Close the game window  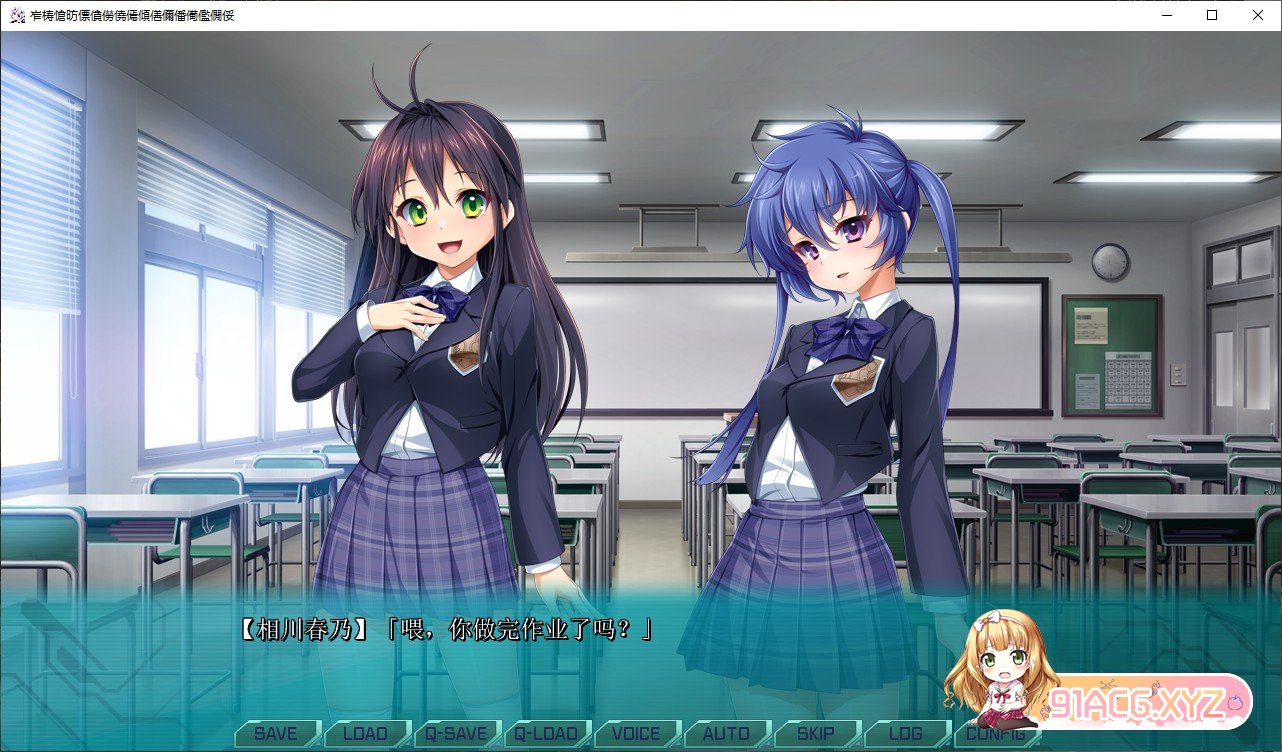pos(1258,15)
